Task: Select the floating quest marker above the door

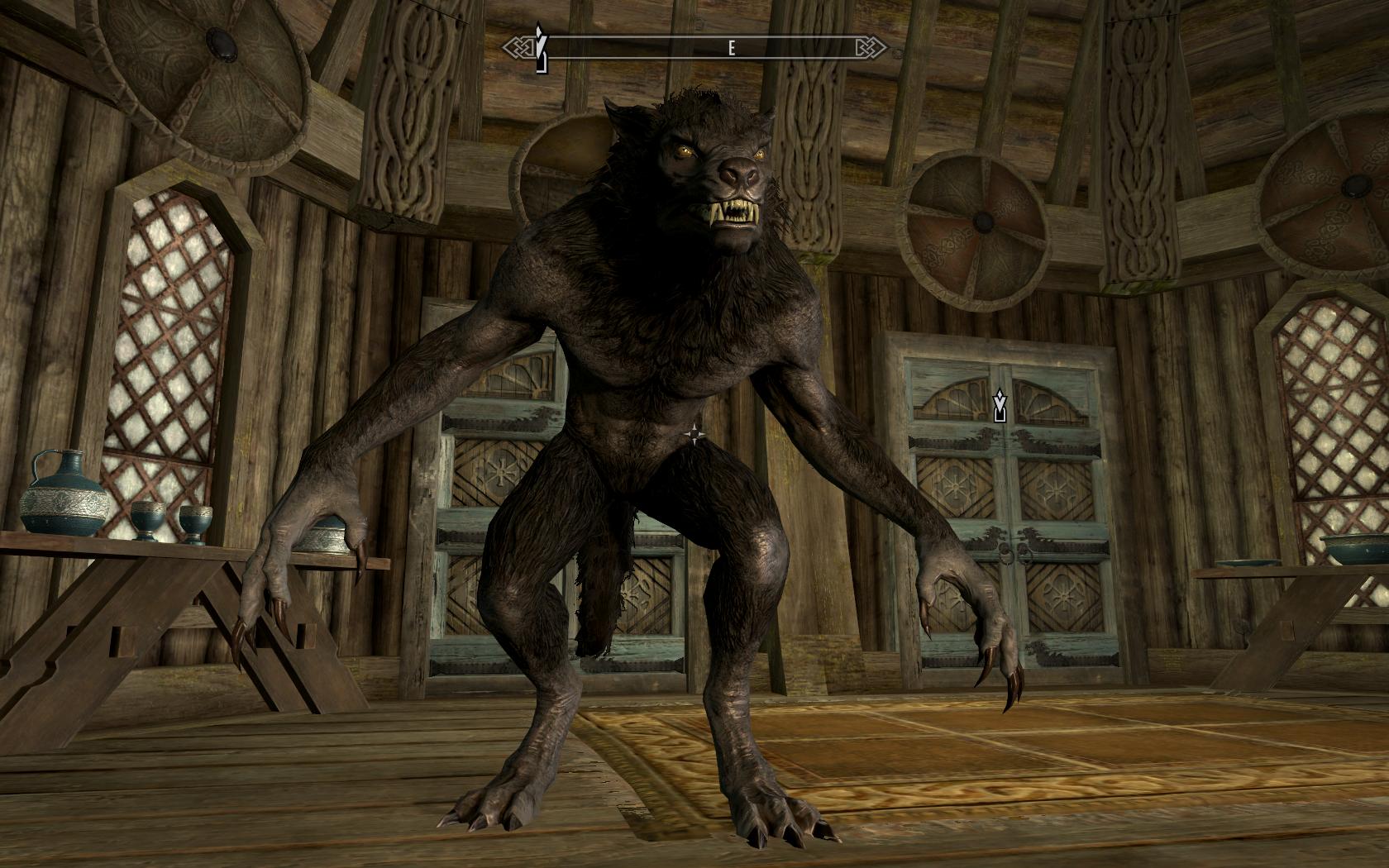Action: pyautogui.click(x=1000, y=405)
